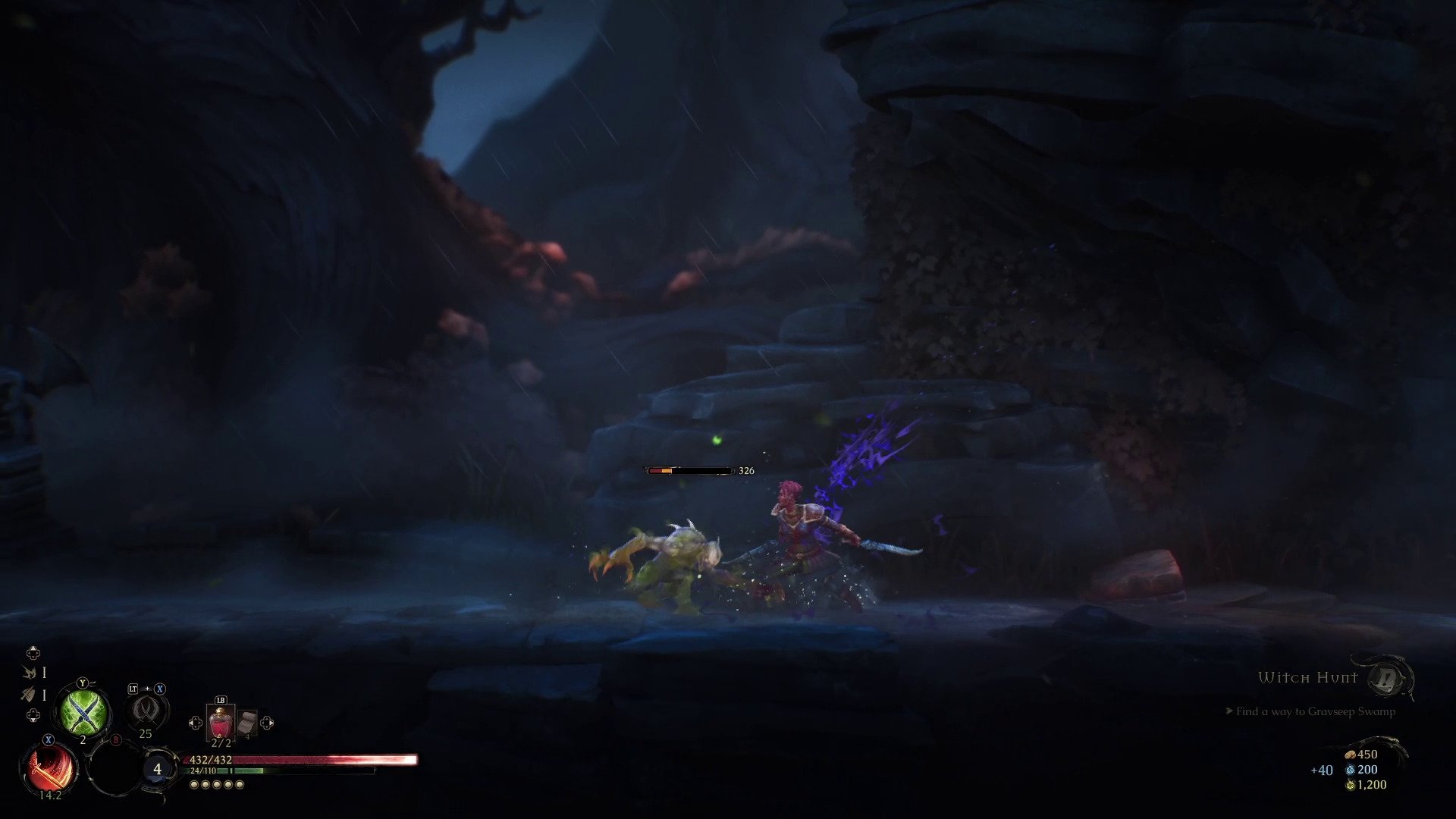Click the lower arrow-and-shield buff icon
Image resolution: width=1456 pixels, height=819 pixels.
pos(29,695)
